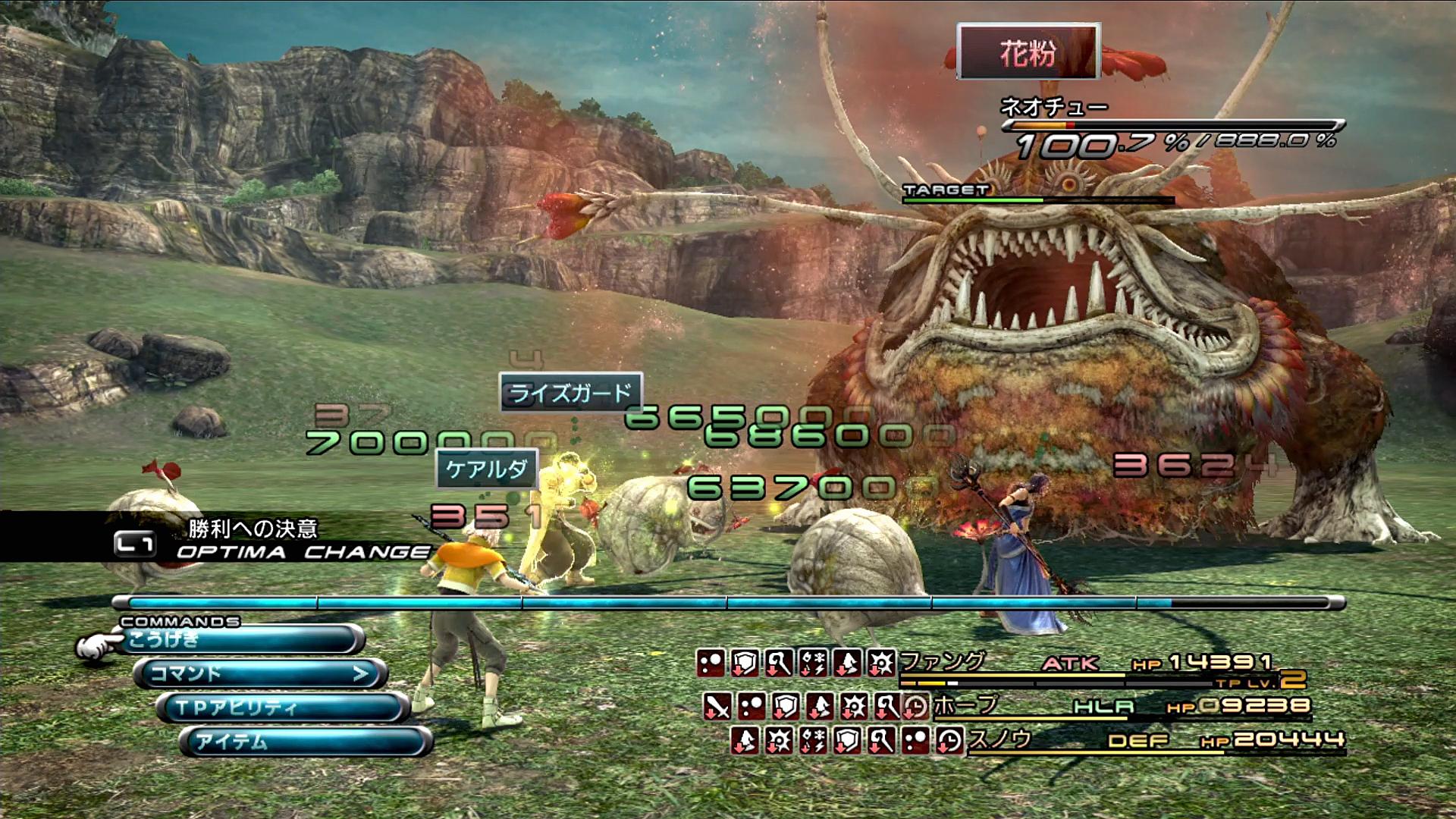Open the アイテム menu
The image size is (1456, 819).
coord(305,741)
